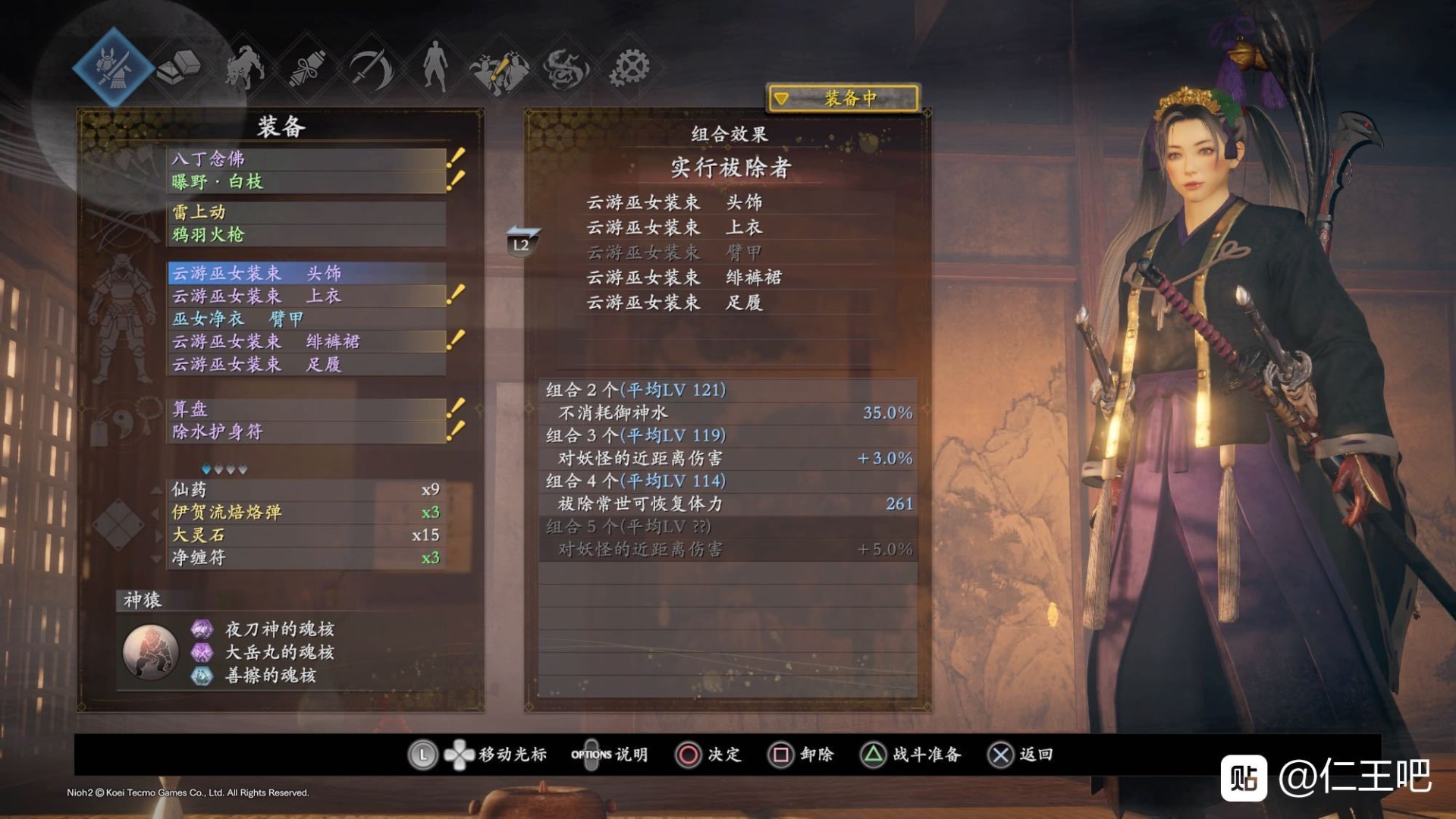Select the 雷上动 ranged weapon slot
This screenshot has height=819, width=1456.
coord(306,212)
